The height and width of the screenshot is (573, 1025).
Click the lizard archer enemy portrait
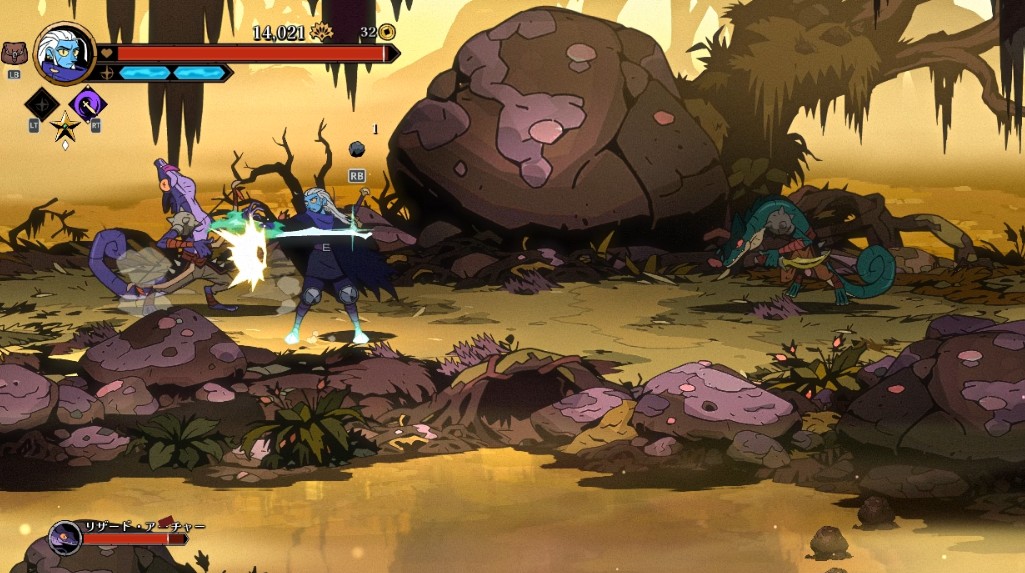tap(65, 537)
